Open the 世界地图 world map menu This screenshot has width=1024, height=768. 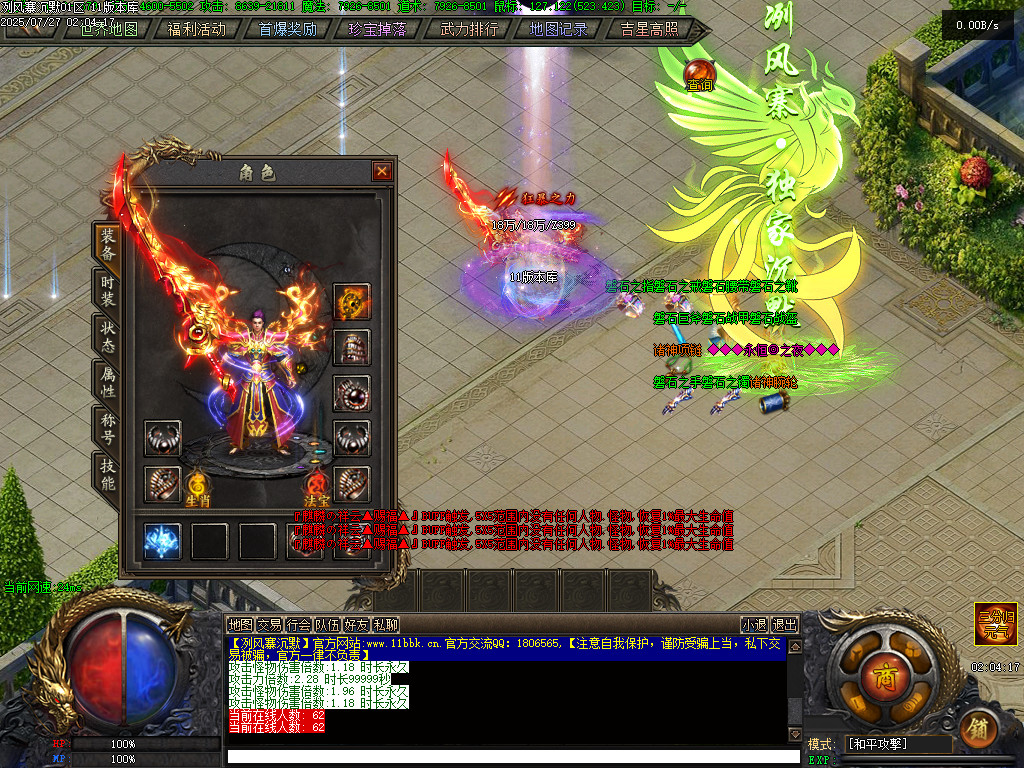109,29
